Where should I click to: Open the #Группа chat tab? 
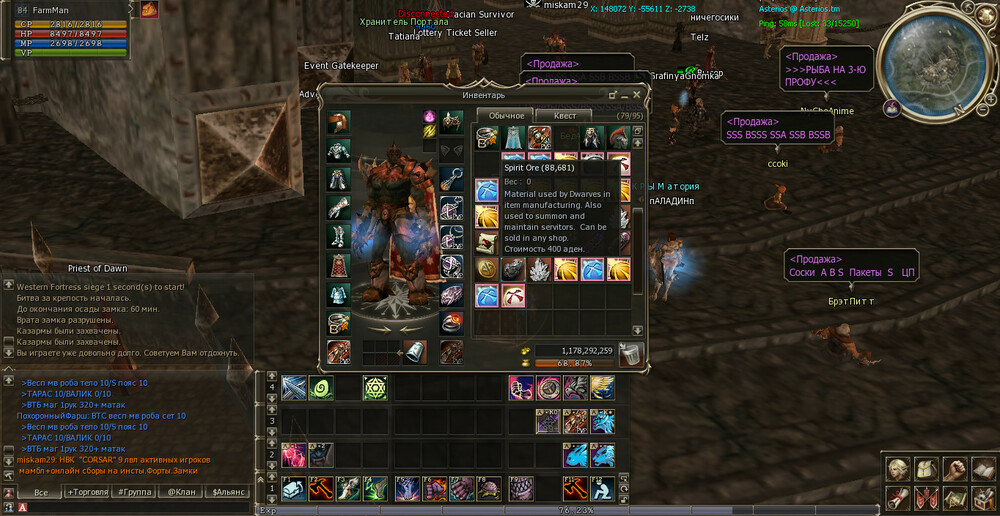click(134, 492)
